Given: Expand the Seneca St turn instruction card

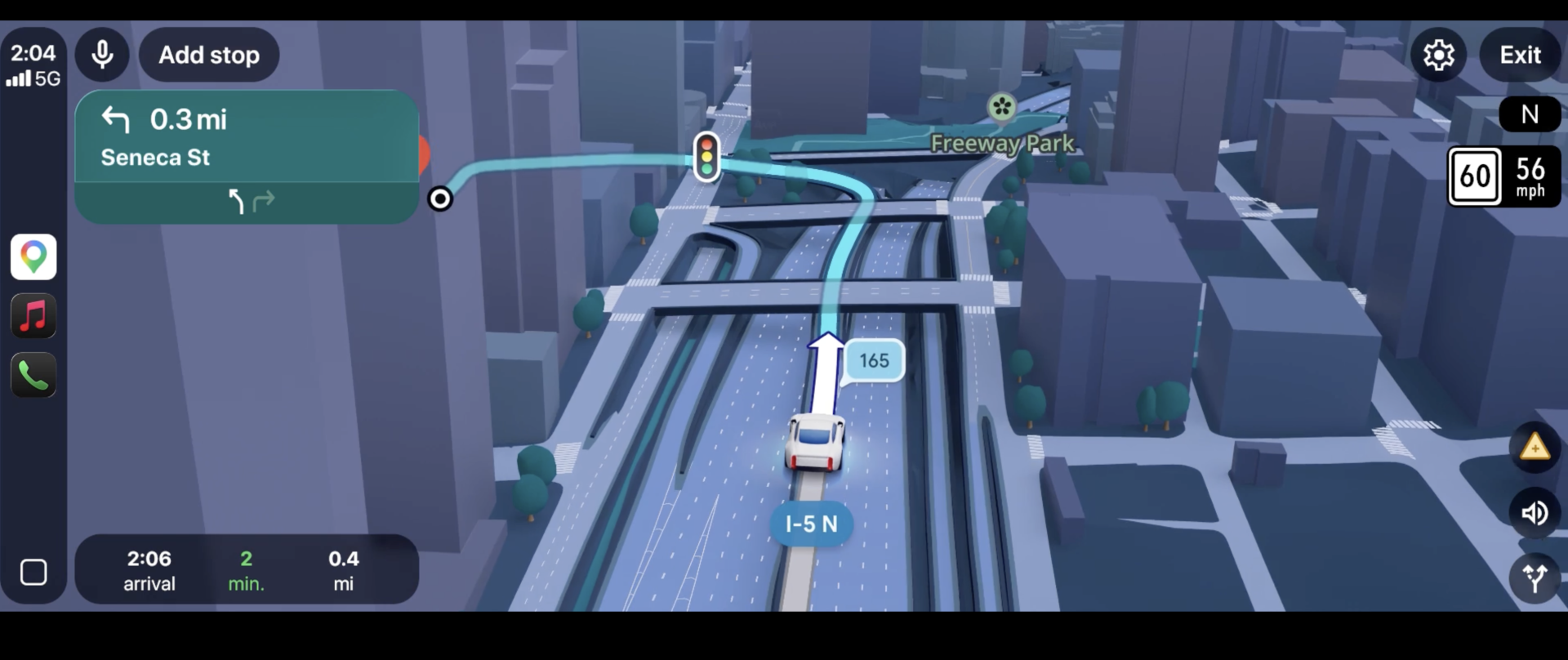Looking at the screenshot, I should click(245, 139).
